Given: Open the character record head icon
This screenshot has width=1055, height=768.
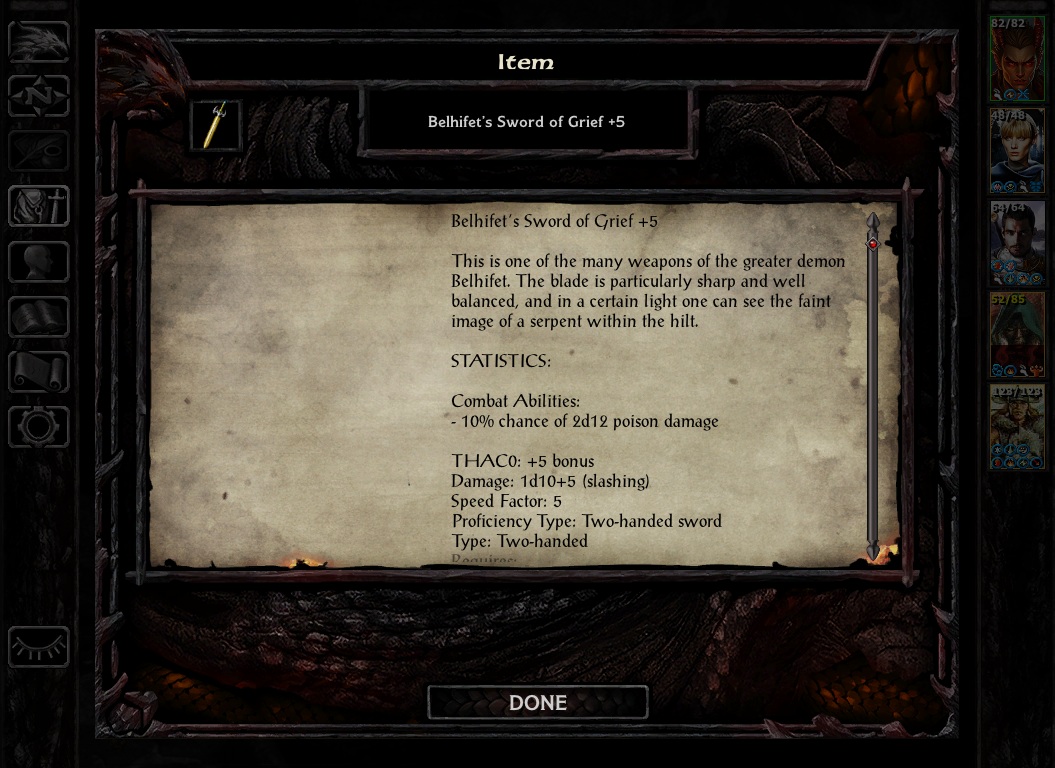Looking at the screenshot, I should click(39, 262).
